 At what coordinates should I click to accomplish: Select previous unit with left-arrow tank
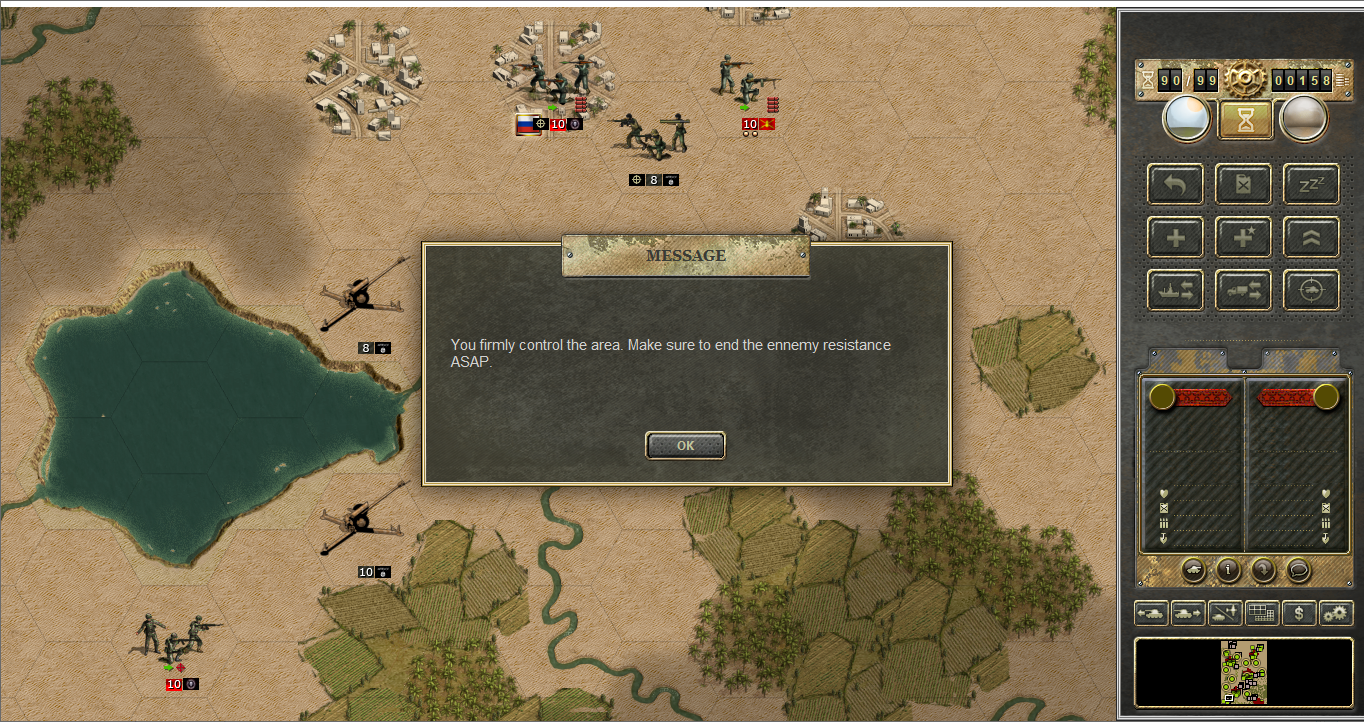pyautogui.click(x=1151, y=612)
